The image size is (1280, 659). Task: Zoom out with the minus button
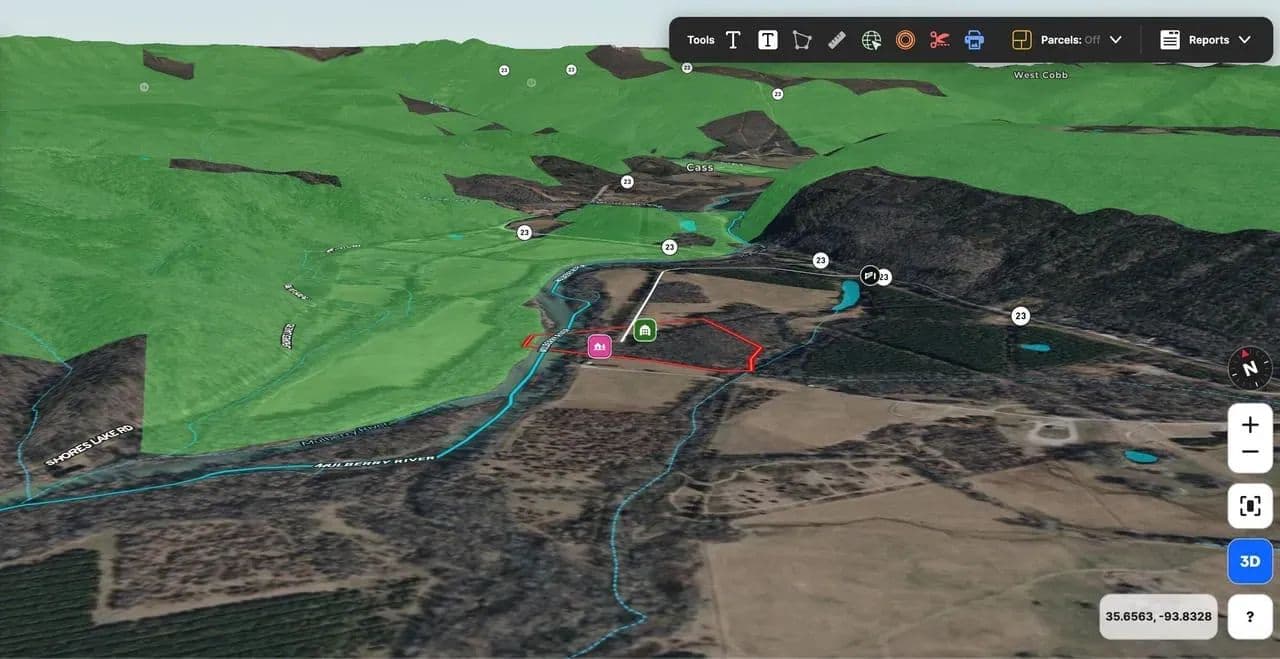click(1250, 452)
